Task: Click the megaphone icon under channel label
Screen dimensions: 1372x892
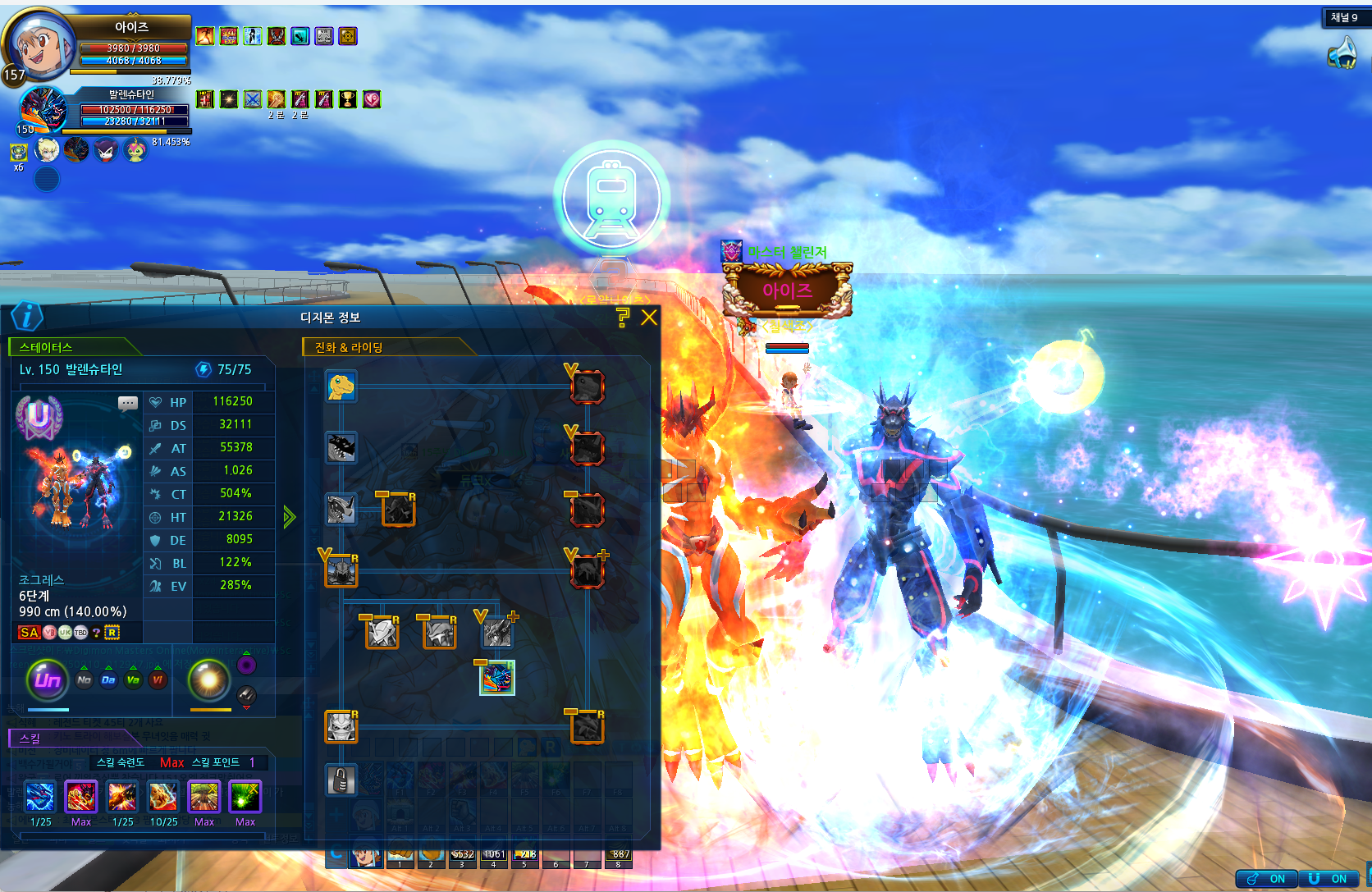Action: pyautogui.click(x=1342, y=53)
